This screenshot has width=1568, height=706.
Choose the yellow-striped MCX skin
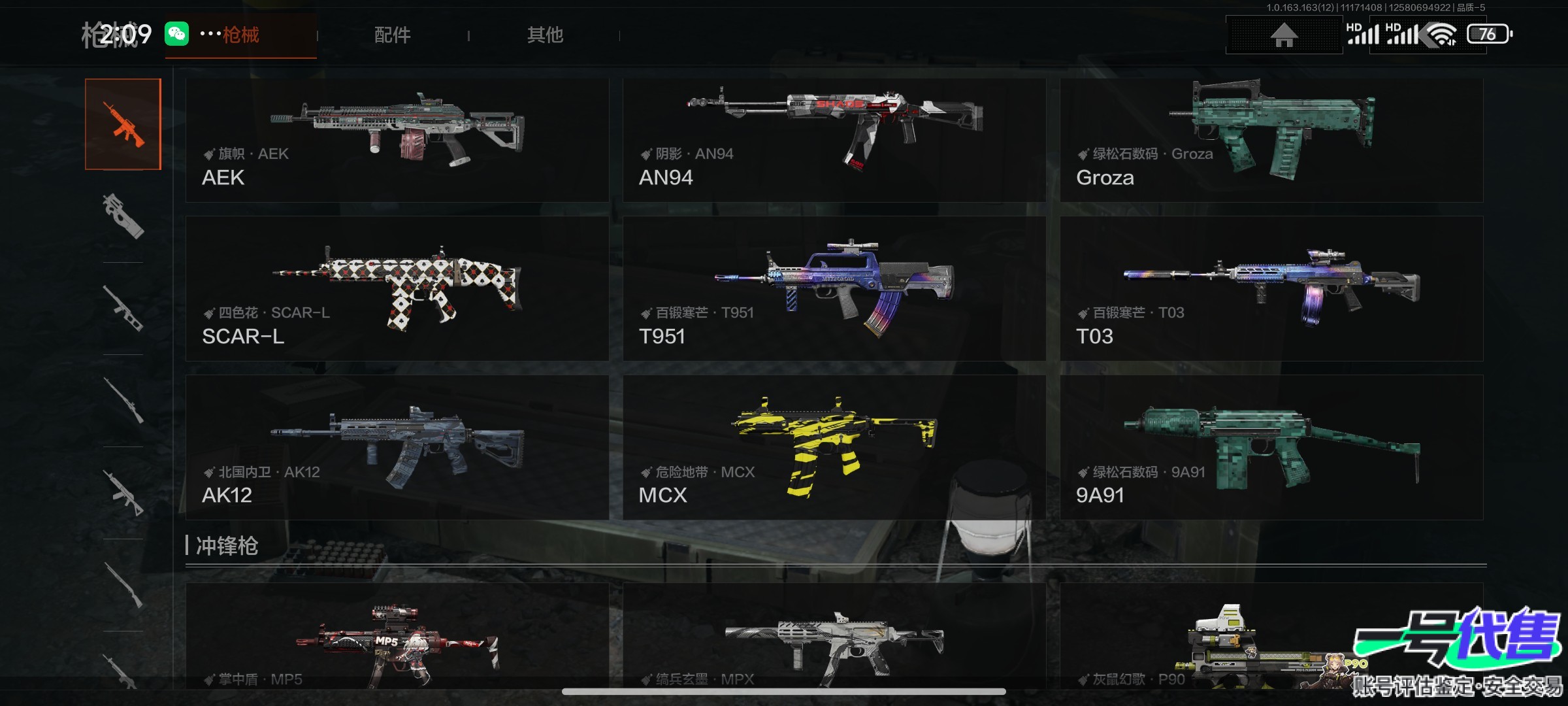point(834,447)
